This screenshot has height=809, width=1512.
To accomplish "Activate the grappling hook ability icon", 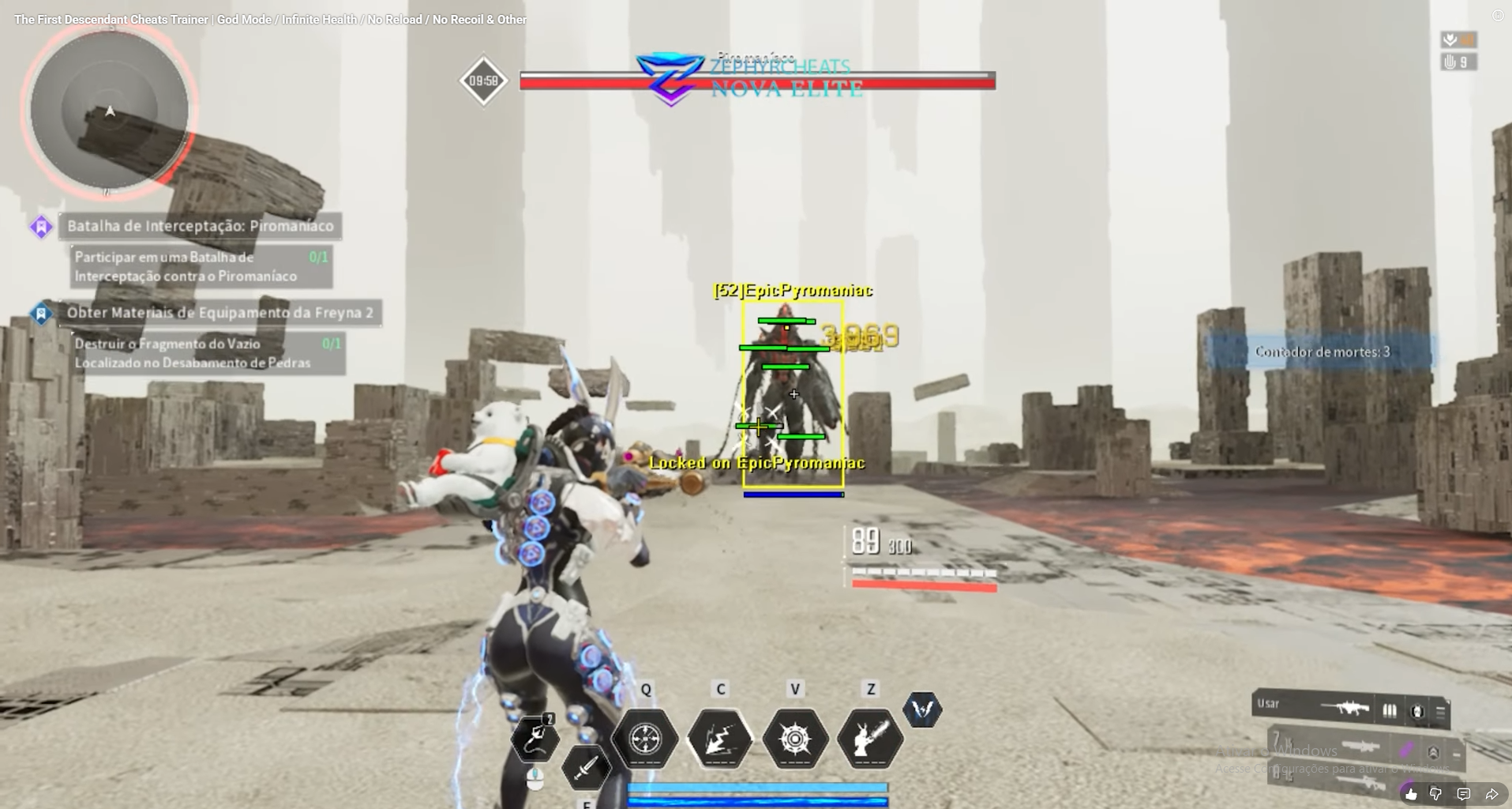I will 535,739.
